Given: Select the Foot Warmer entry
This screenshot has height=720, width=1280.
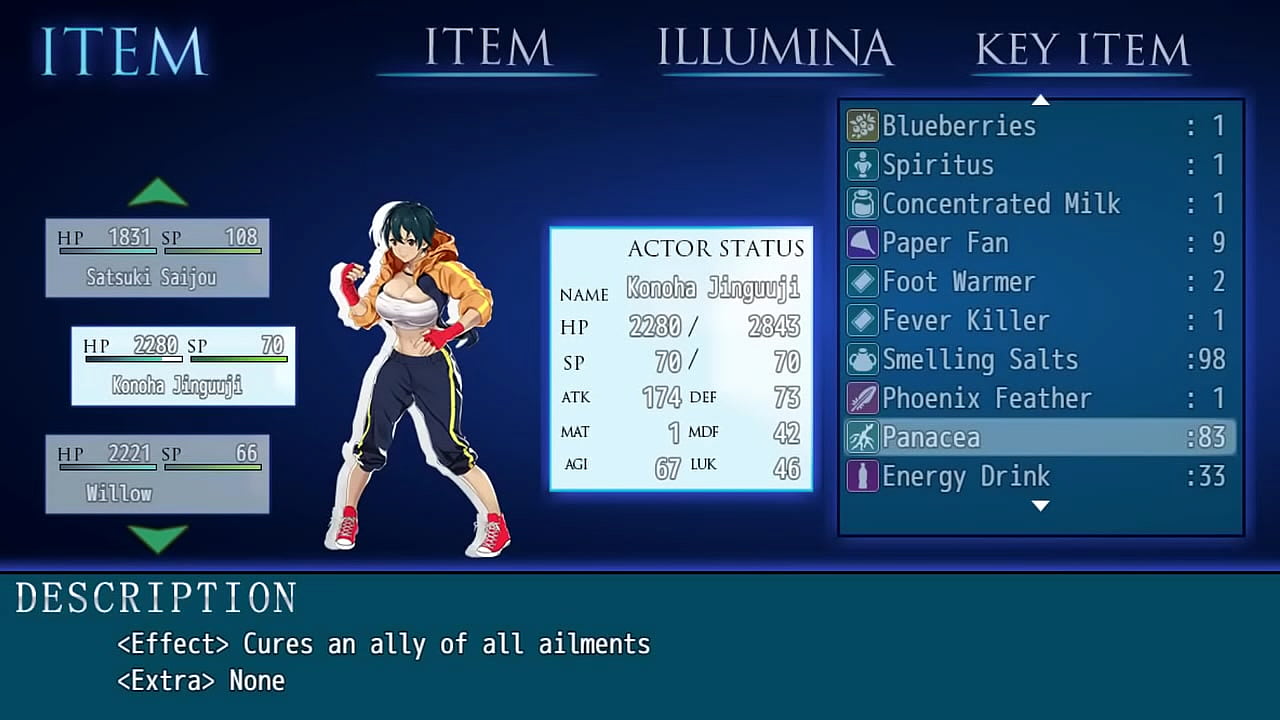Looking at the screenshot, I should pos(1040,282).
